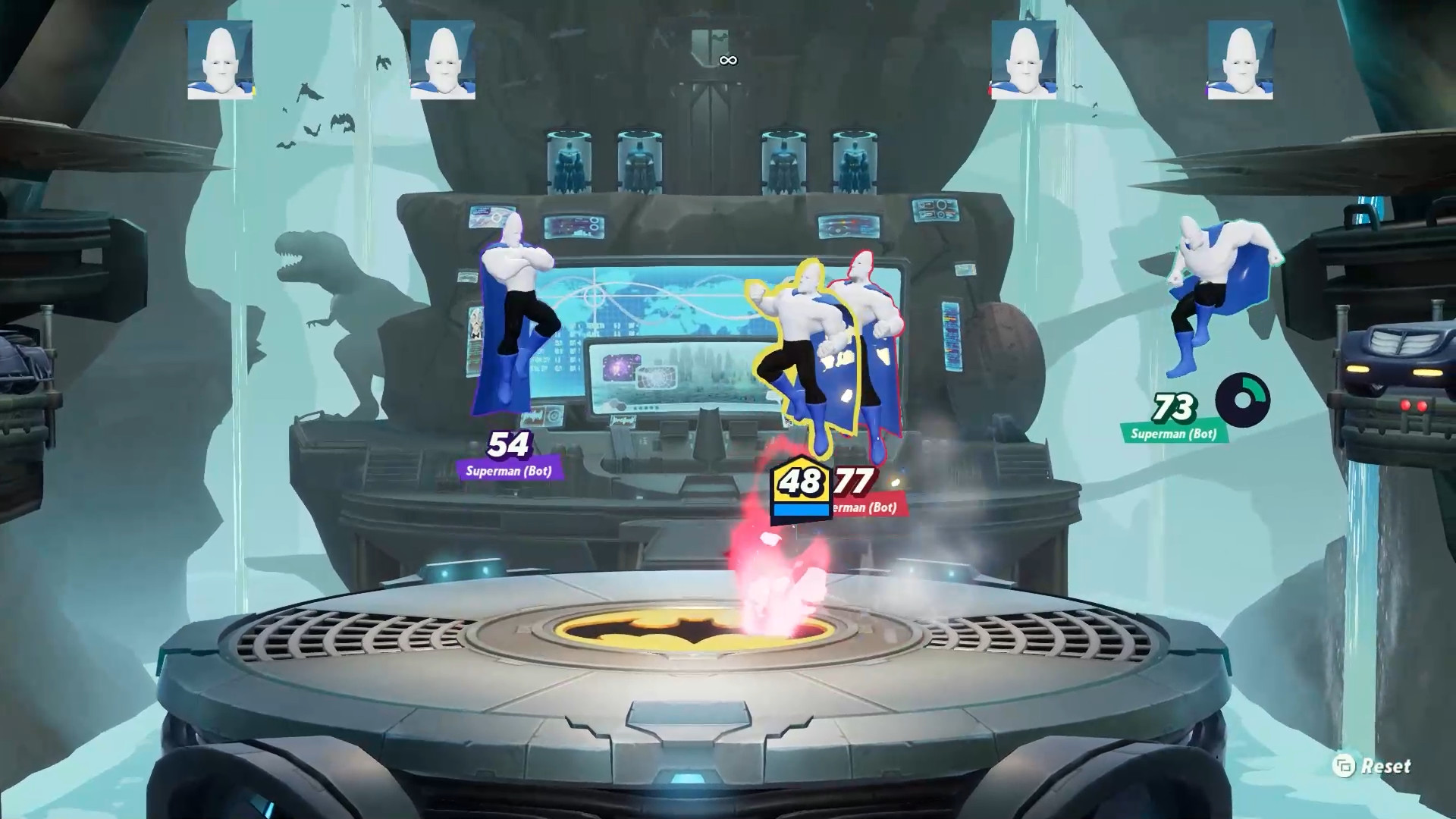Click the blue health bar under 48
The height and width of the screenshot is (819, 1456).
click(801, 510)
